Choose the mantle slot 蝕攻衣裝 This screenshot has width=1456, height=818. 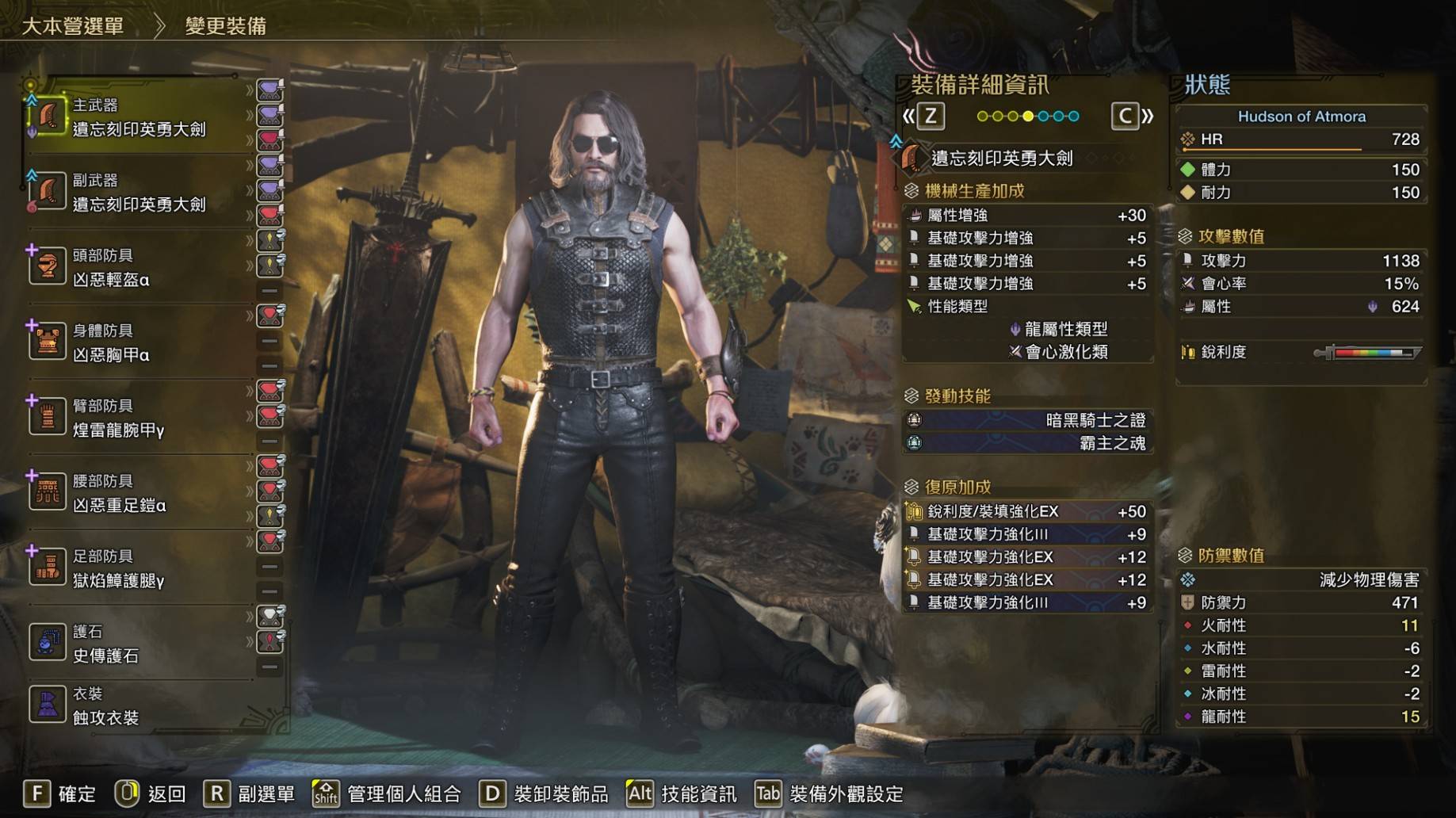pyautogui.click(x=105, y=705)
